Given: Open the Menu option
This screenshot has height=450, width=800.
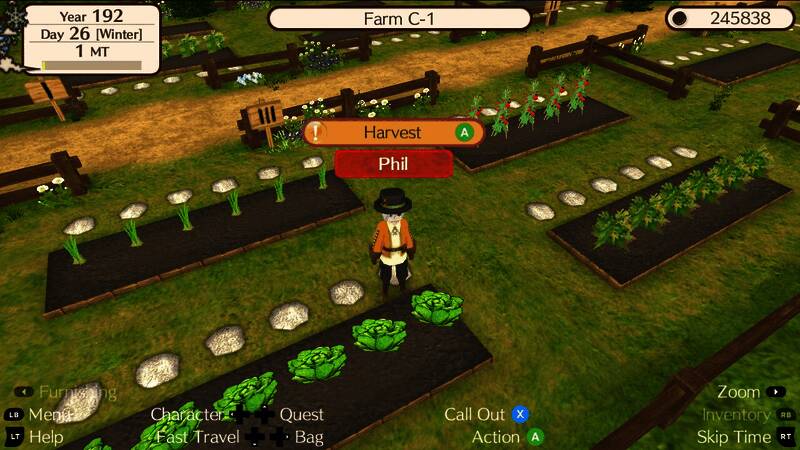Looking at the screenshot, I should pyautogui.click(x=50, y=414).
